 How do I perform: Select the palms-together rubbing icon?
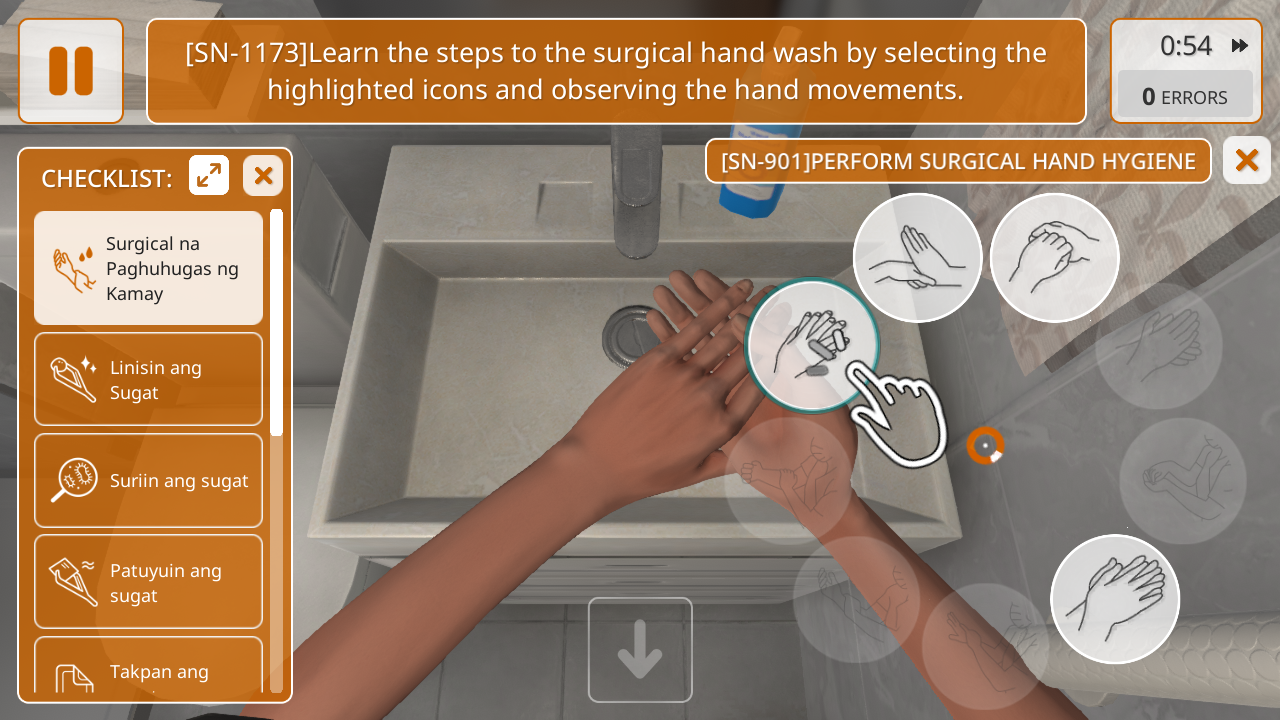[1114, 599]
